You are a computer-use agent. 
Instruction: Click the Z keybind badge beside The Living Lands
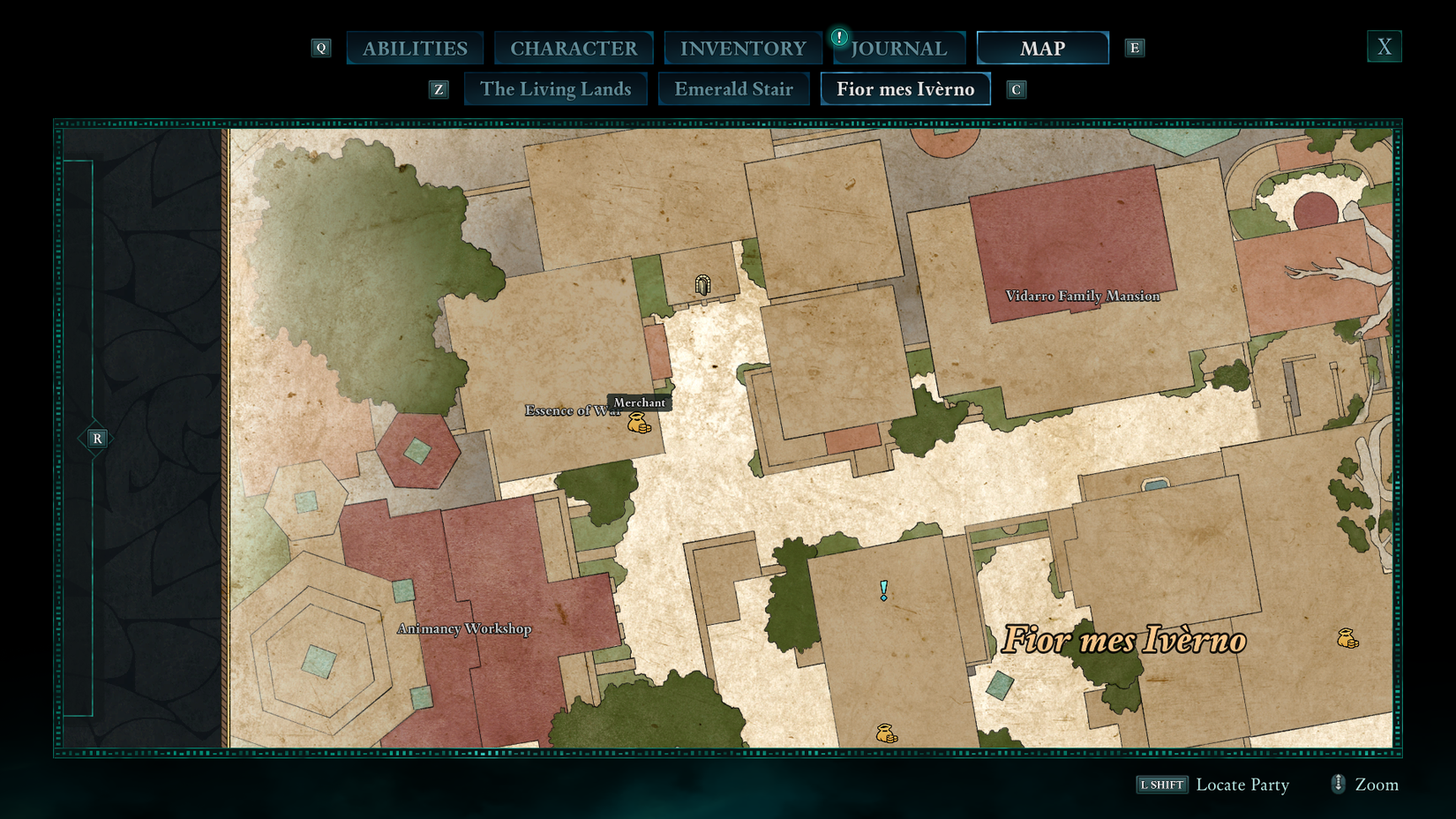439,88
